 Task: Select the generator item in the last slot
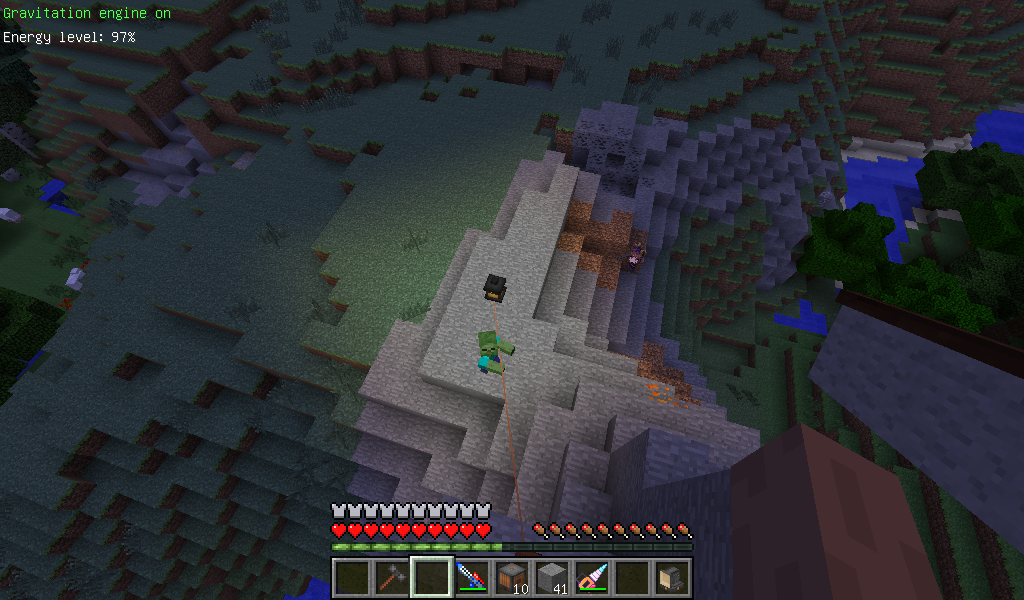(x=671, y=578)
